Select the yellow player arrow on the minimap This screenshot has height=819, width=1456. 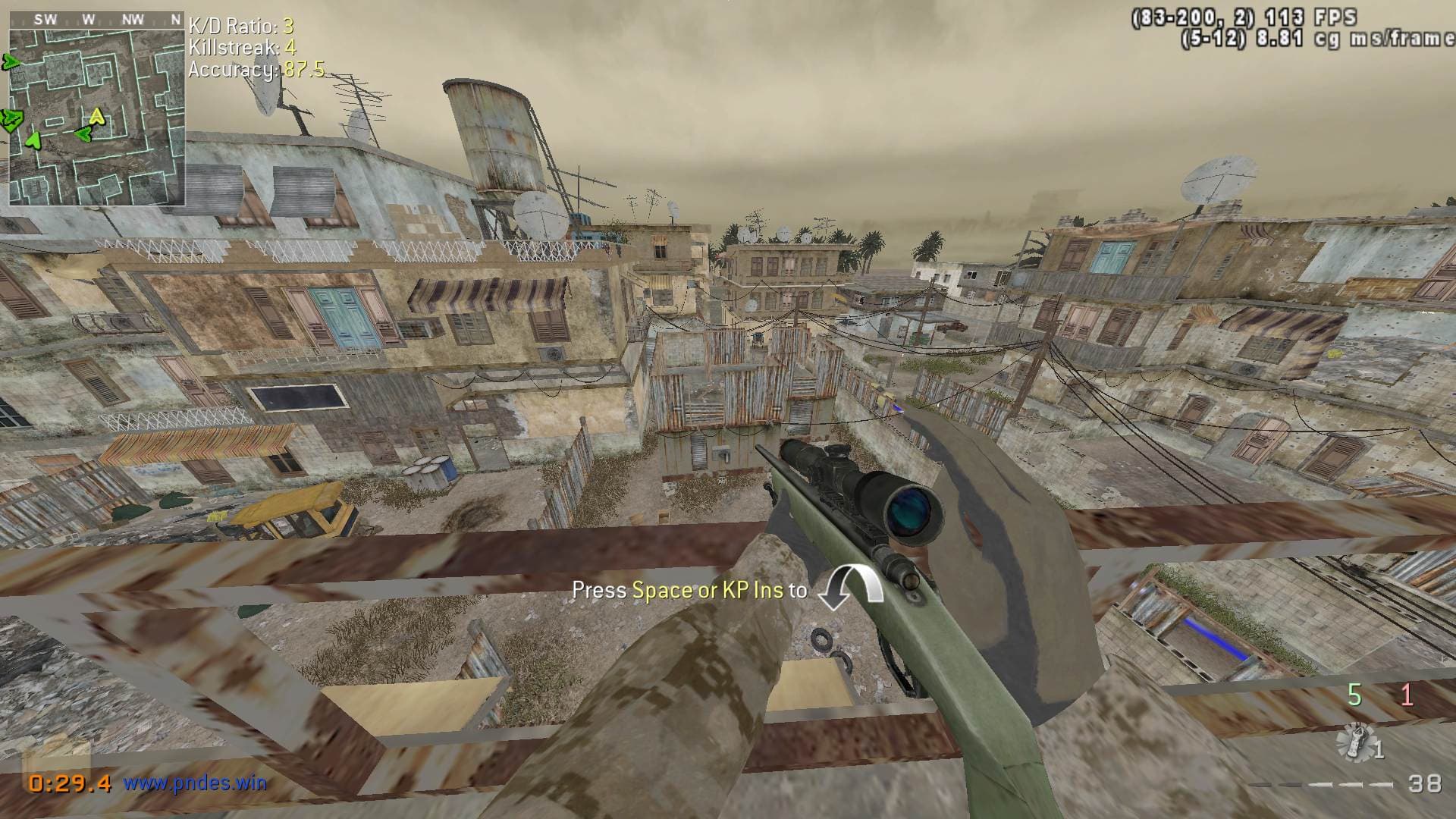96,117
